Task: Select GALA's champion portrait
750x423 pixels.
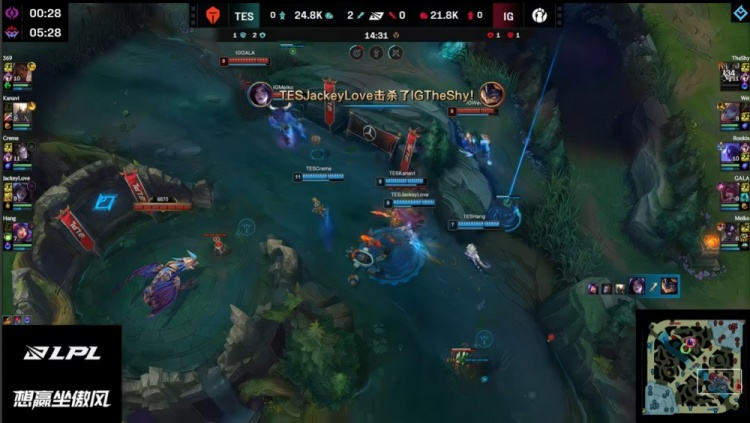Action: (x=731, y=192)
